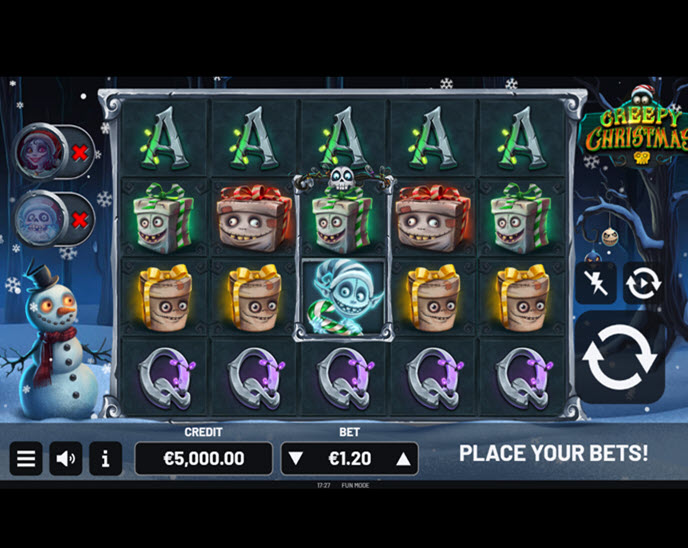
Task: Select the red-haired girl feature toggle
Action: click(53, 153)
